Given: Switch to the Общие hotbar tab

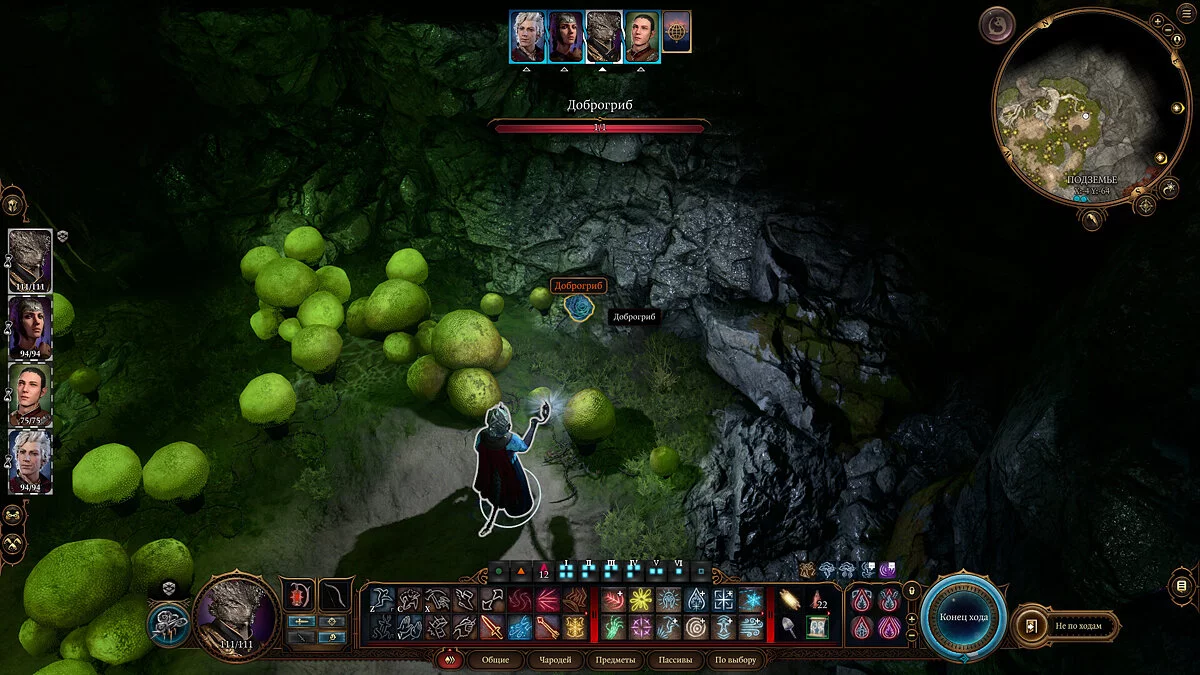Looking at the screenshot, I should pyautogui.click(x=494, y=660).
